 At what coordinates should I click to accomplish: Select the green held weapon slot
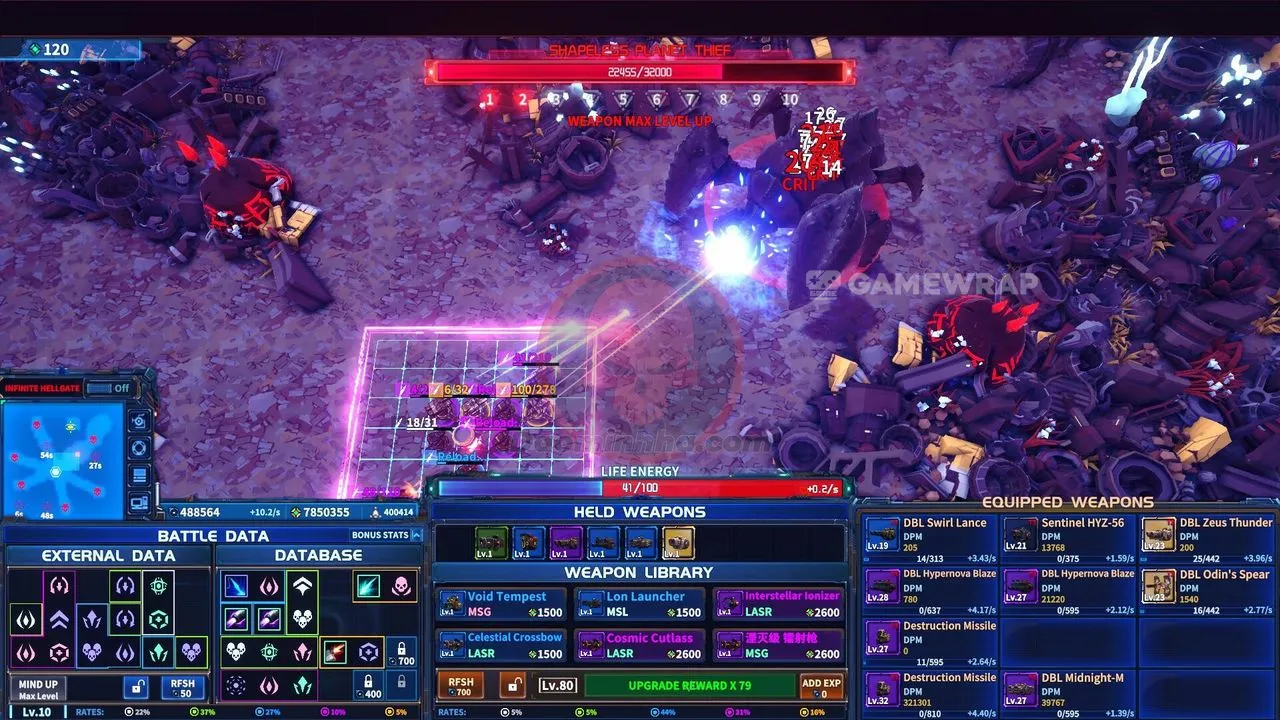point(491,543)
